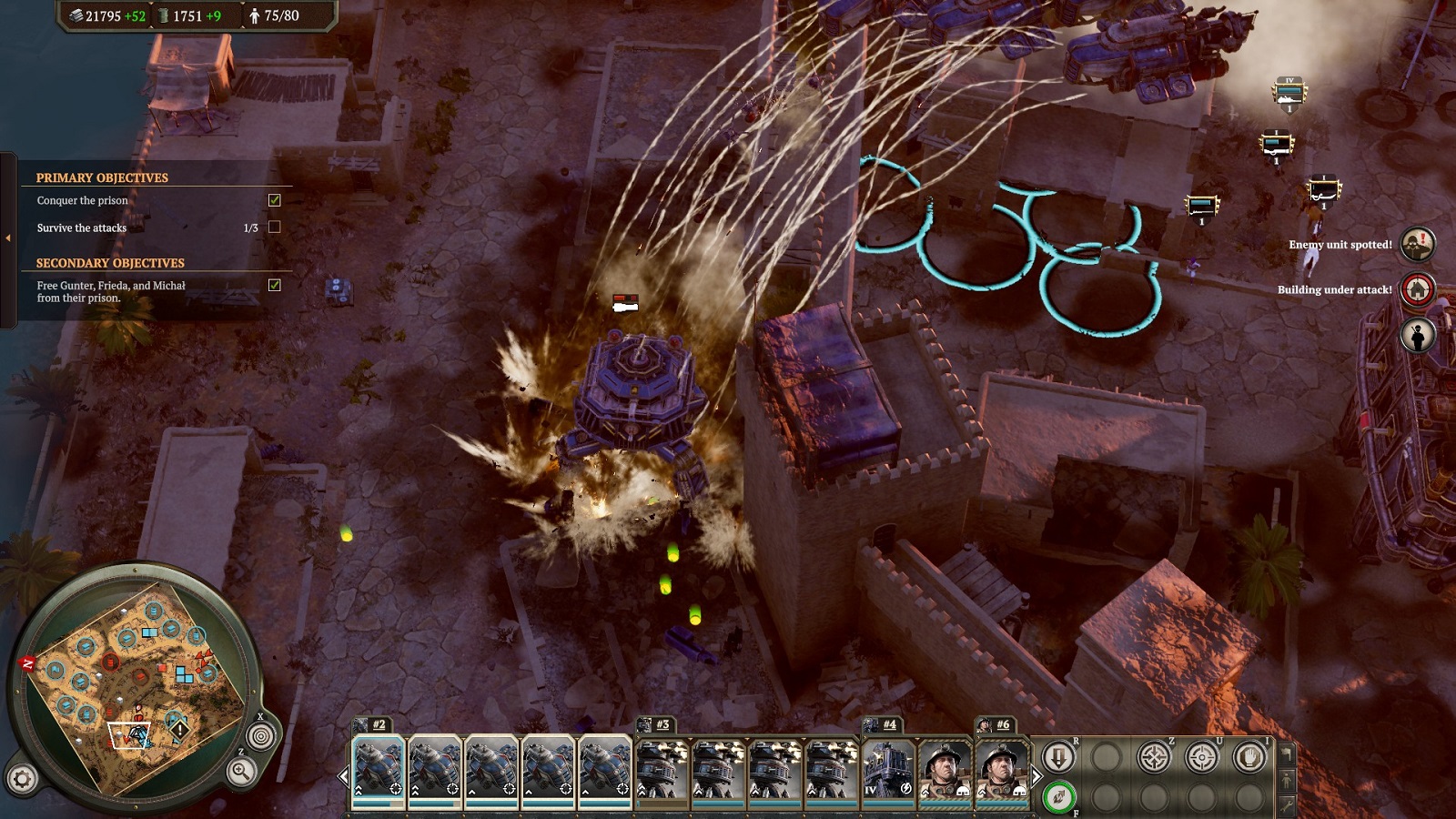Choose the attack-move crosshair command

[x=1154, y=757]
